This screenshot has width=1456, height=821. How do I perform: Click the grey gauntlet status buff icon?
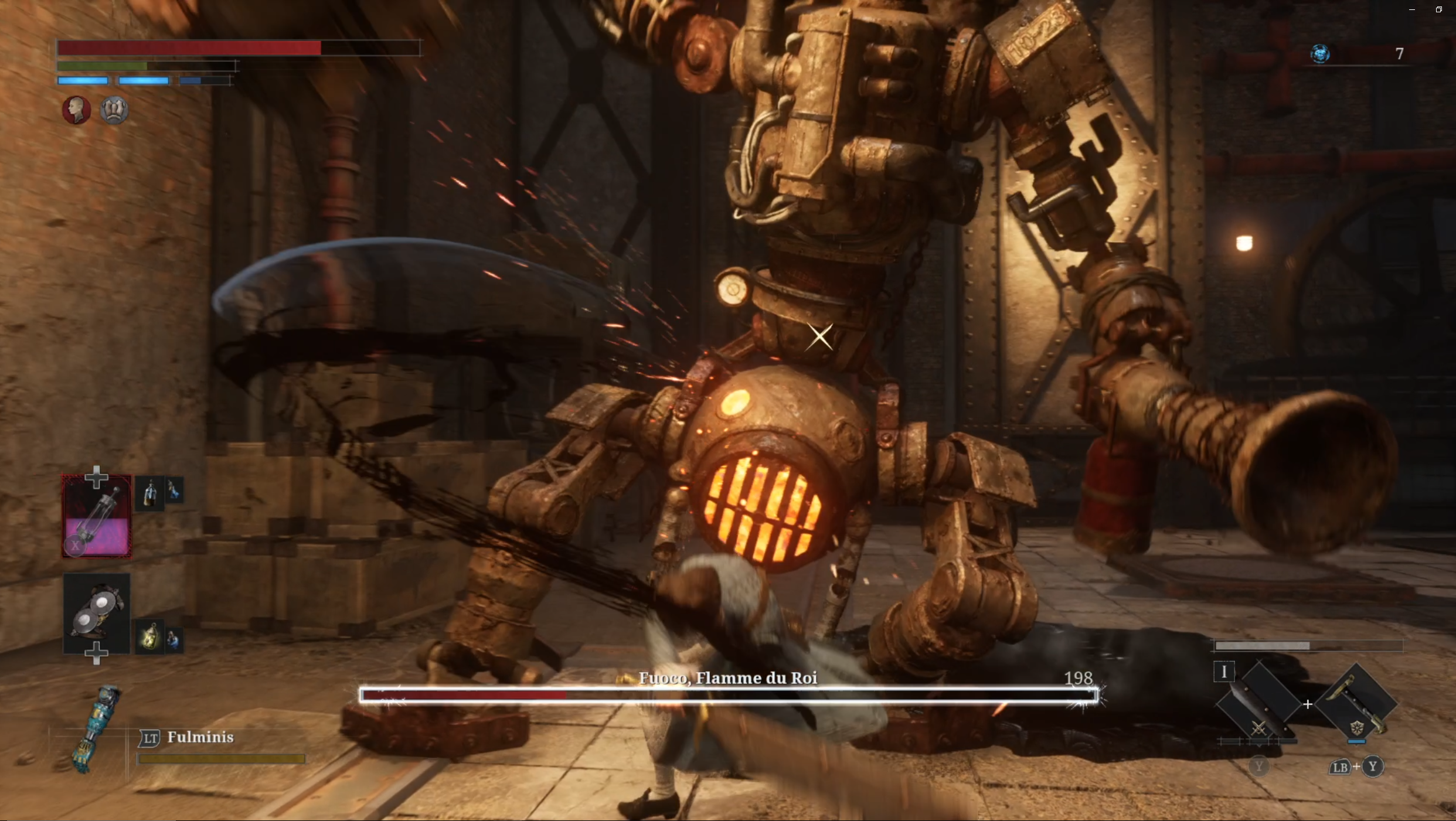click(x=114, y=110)
